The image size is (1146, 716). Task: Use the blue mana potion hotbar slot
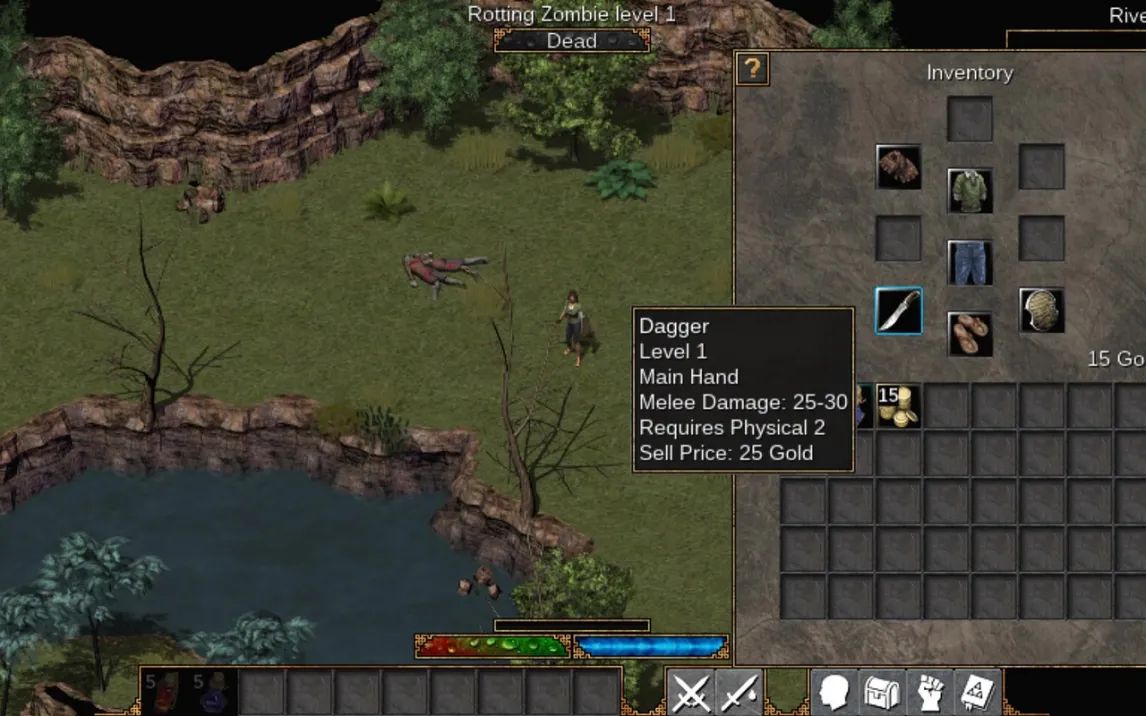(x=213, y=691)
